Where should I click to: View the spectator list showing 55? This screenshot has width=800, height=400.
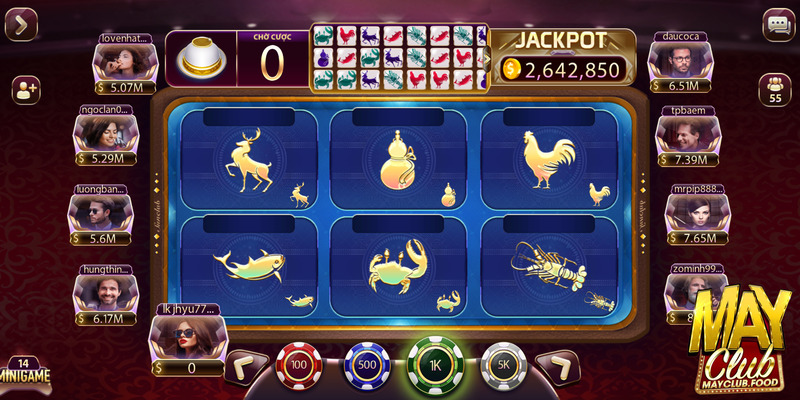point(775,89)
